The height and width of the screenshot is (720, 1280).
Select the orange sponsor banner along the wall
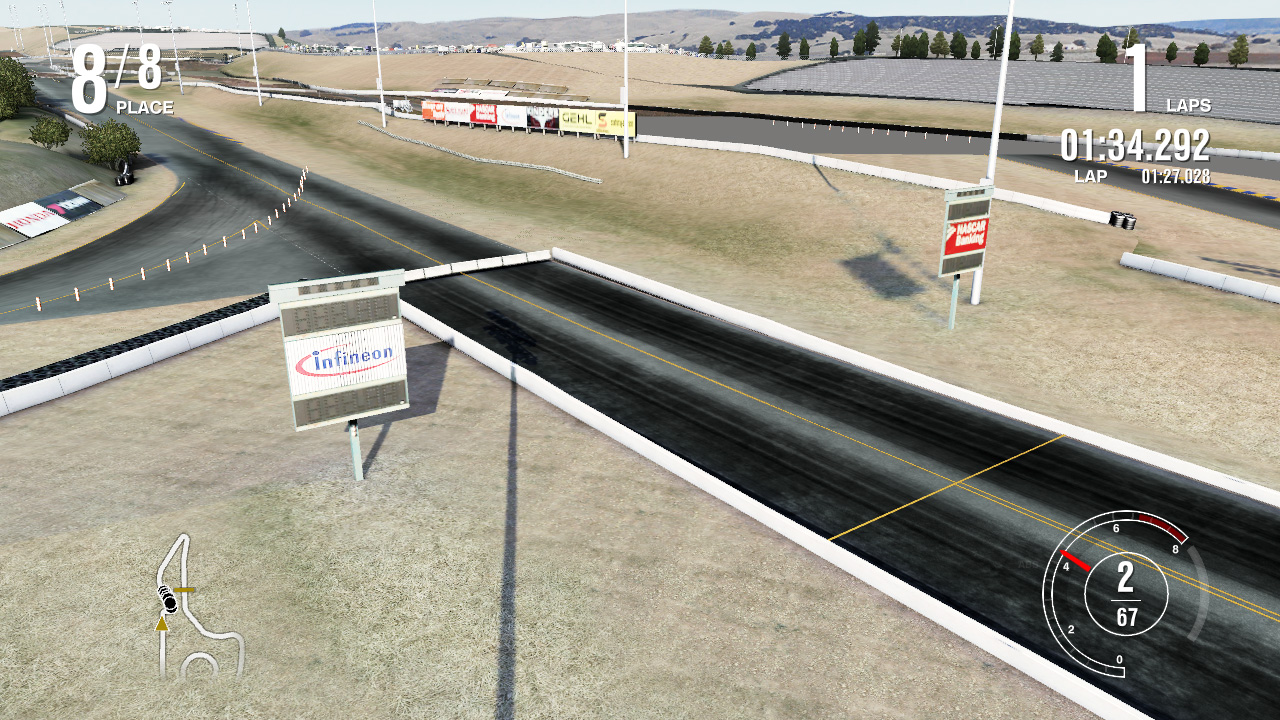point(433,110)
